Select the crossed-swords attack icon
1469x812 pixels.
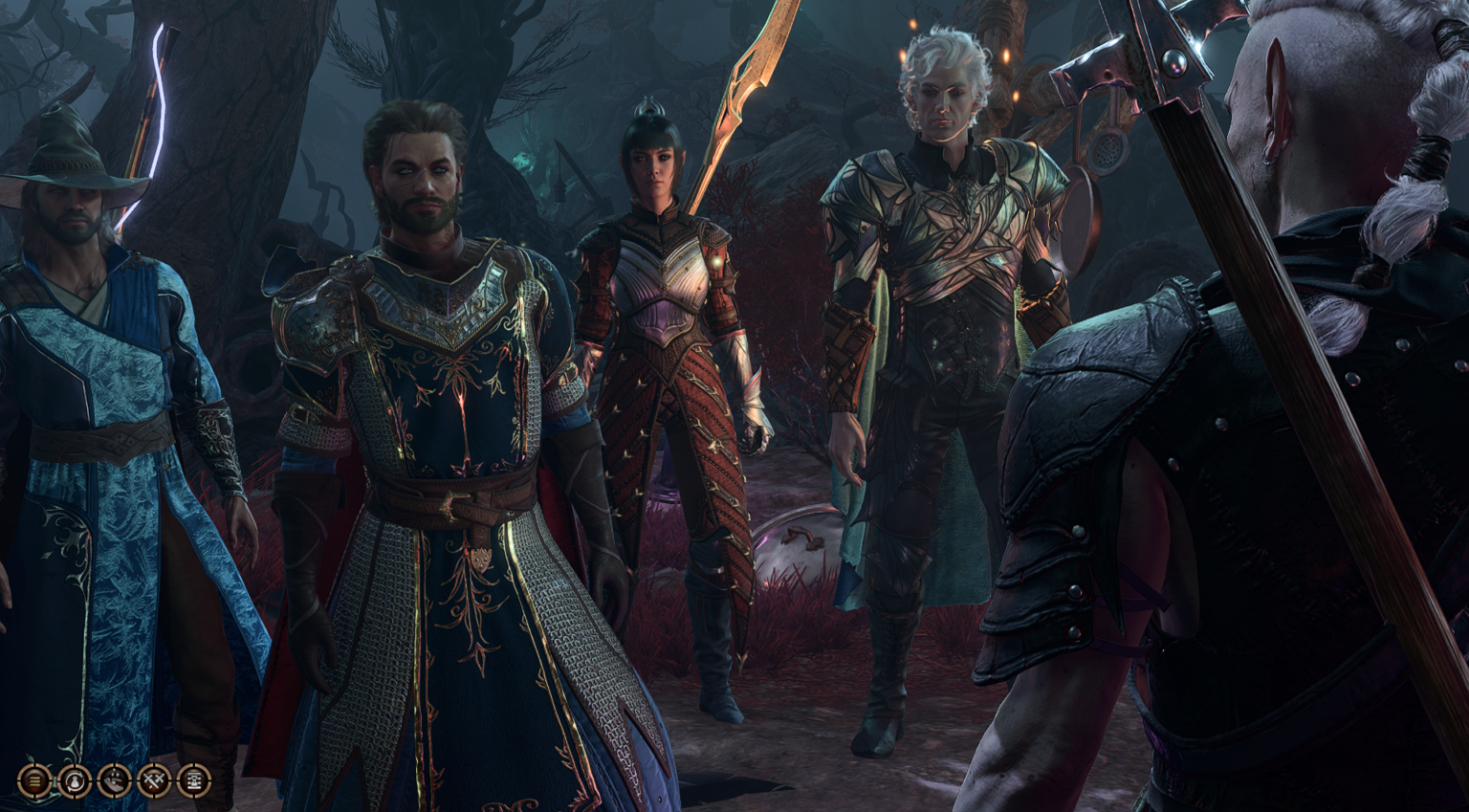[153, 781]
